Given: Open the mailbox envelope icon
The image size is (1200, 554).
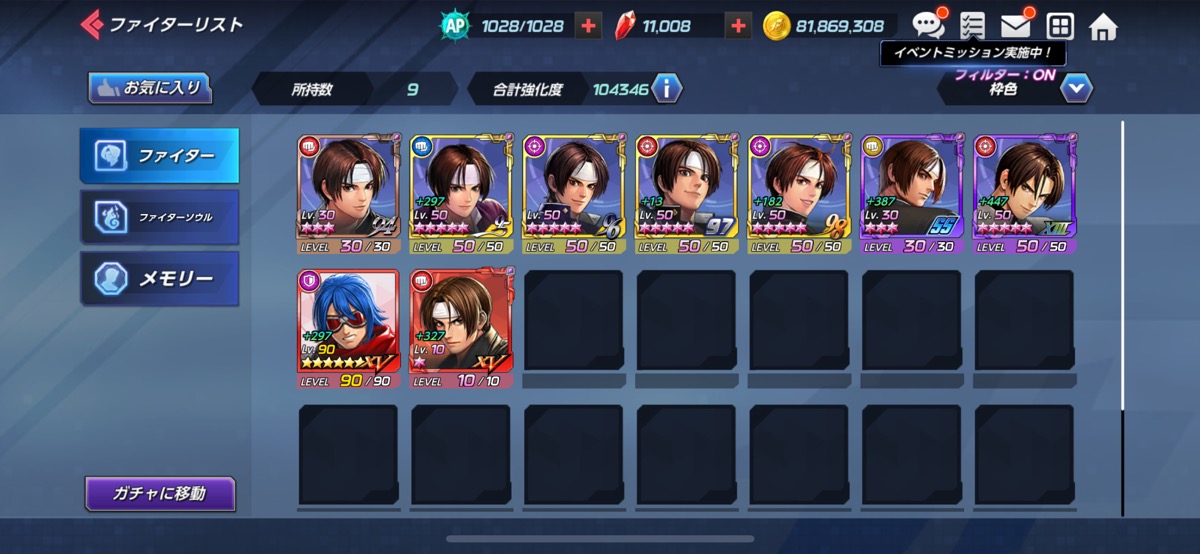Looking at the screenshot, I should pos(1016,26).
